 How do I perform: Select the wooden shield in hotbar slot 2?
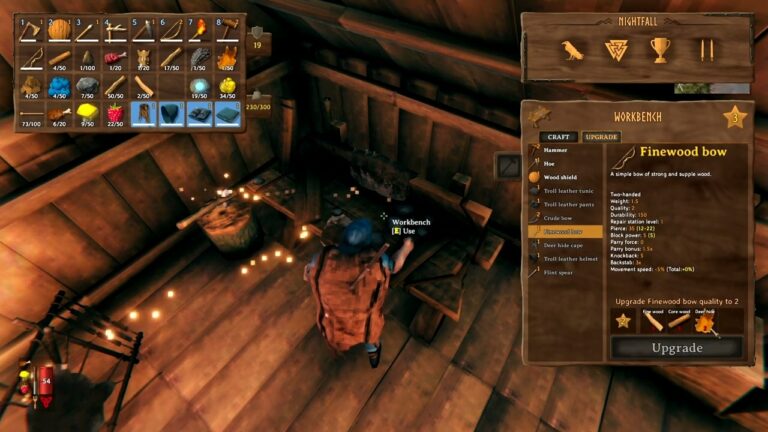(60, 30)
